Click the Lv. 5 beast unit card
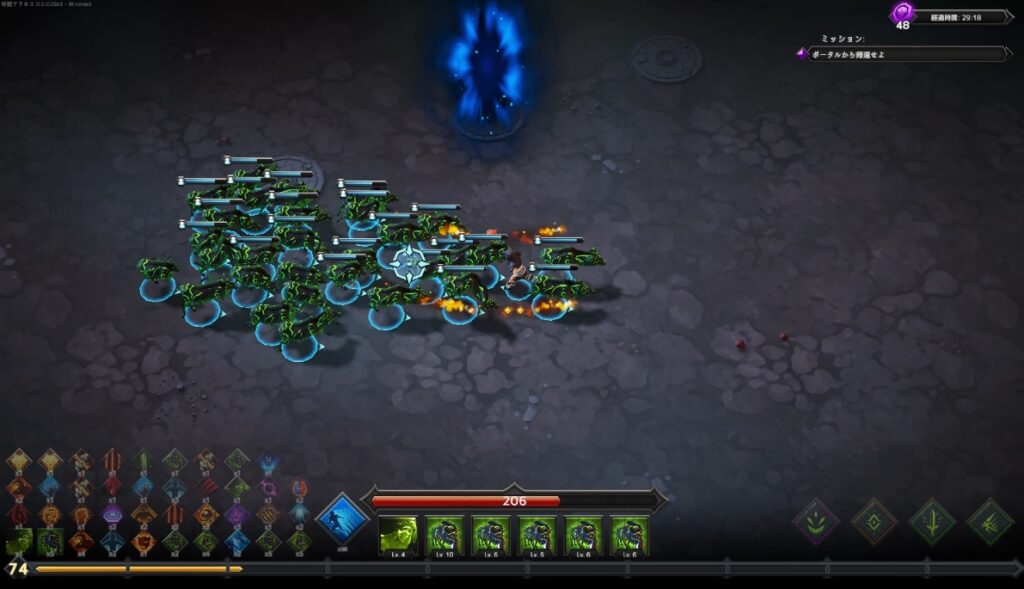 click(537, 535)
